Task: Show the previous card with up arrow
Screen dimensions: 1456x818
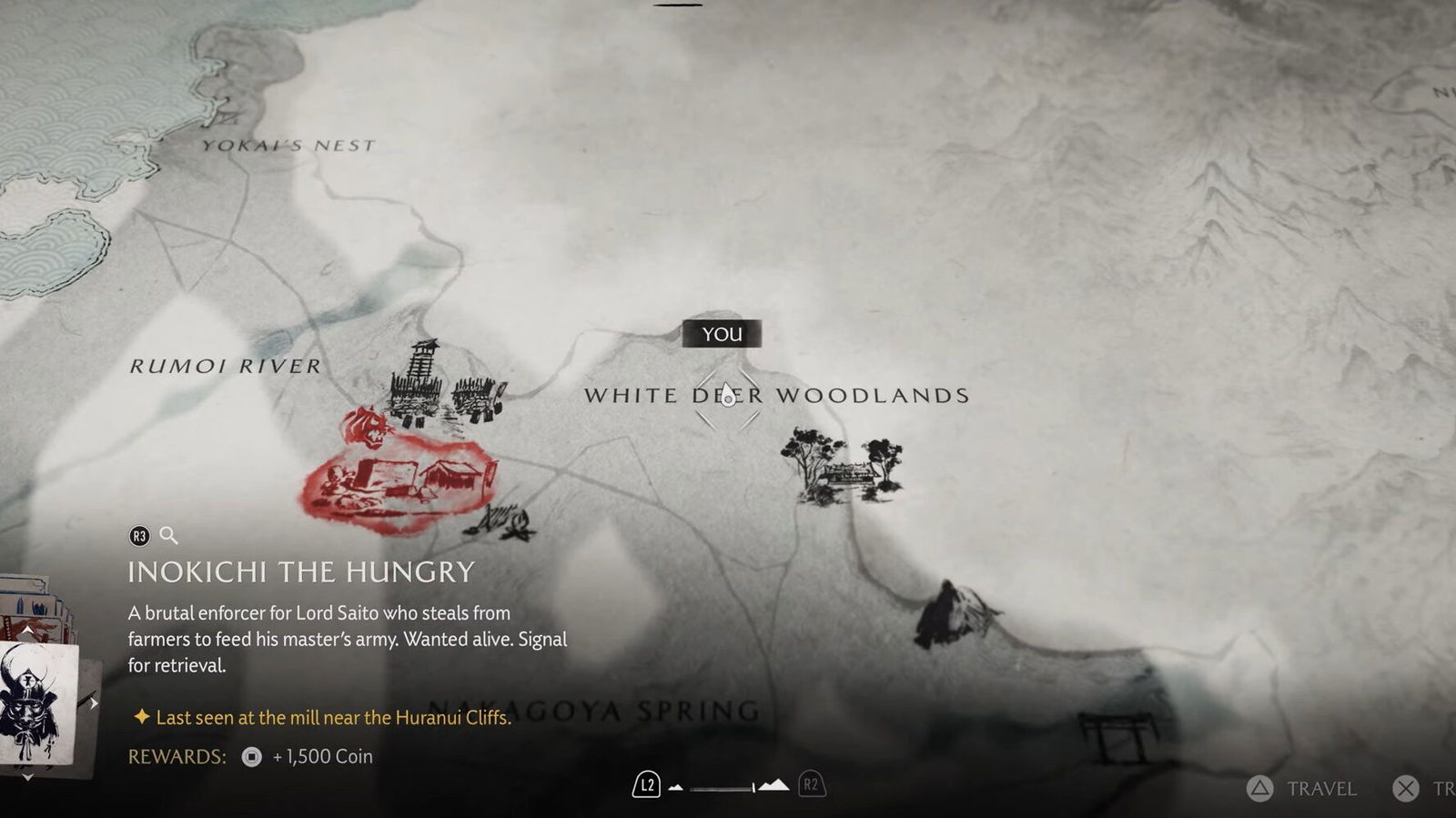Action: [x=28, y=629]
